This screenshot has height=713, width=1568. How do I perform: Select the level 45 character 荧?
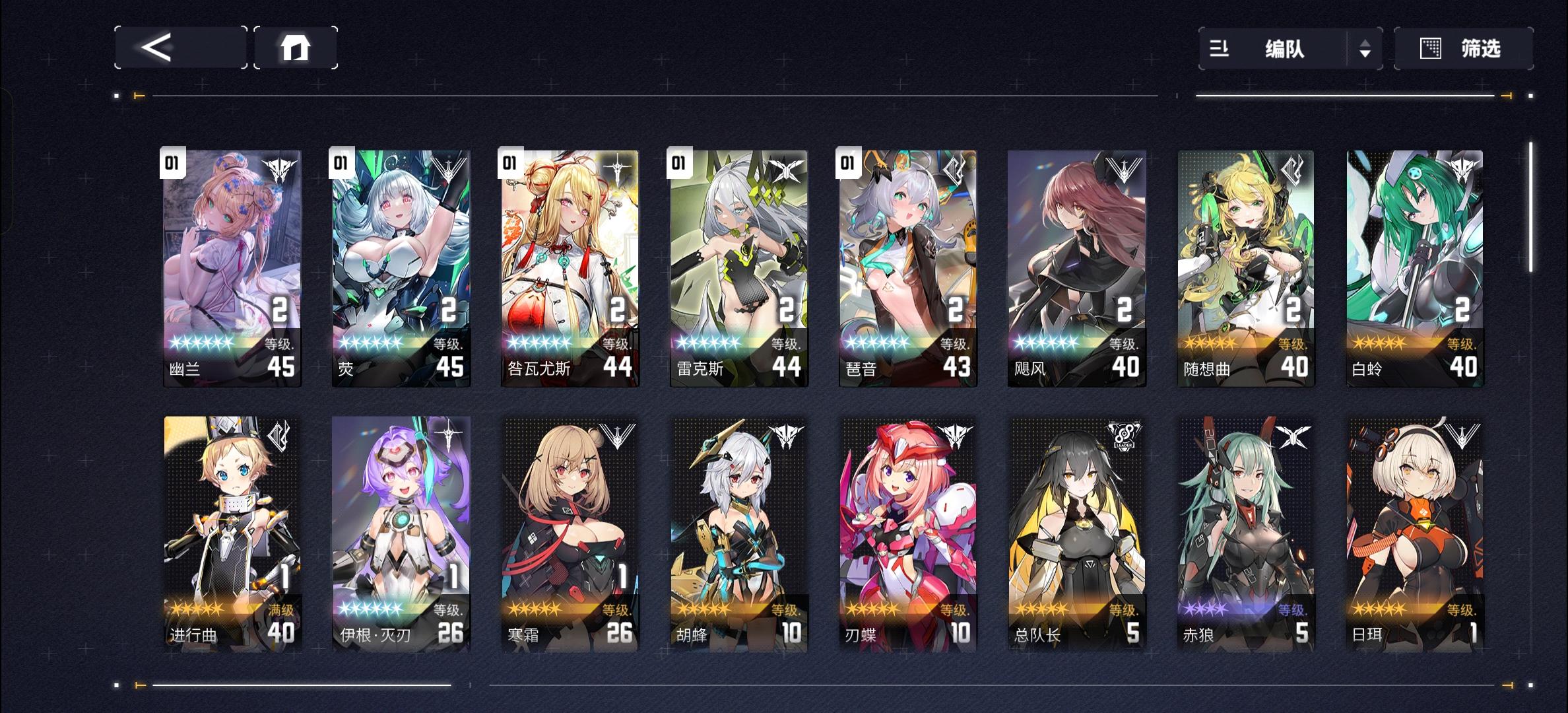400,264
